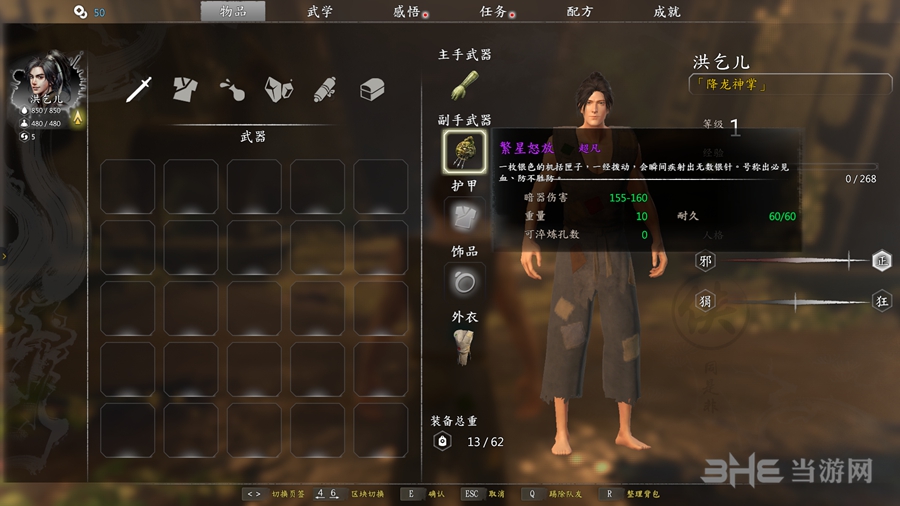Open the 武学 martial arts tab
The width and height of the screenshot is (900, 506).
tap(320, 12)
